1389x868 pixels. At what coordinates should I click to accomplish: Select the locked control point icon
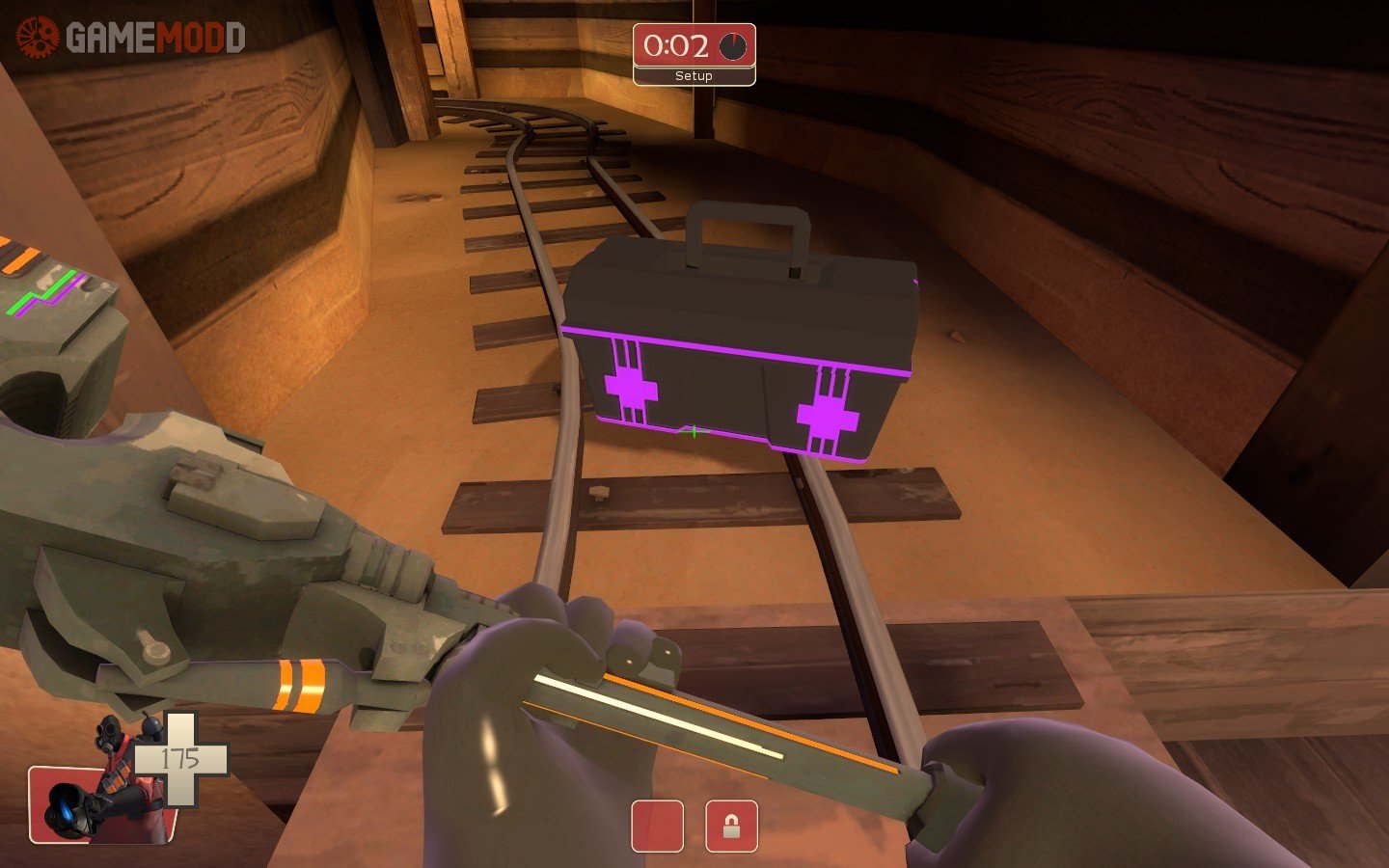(731, 827)
